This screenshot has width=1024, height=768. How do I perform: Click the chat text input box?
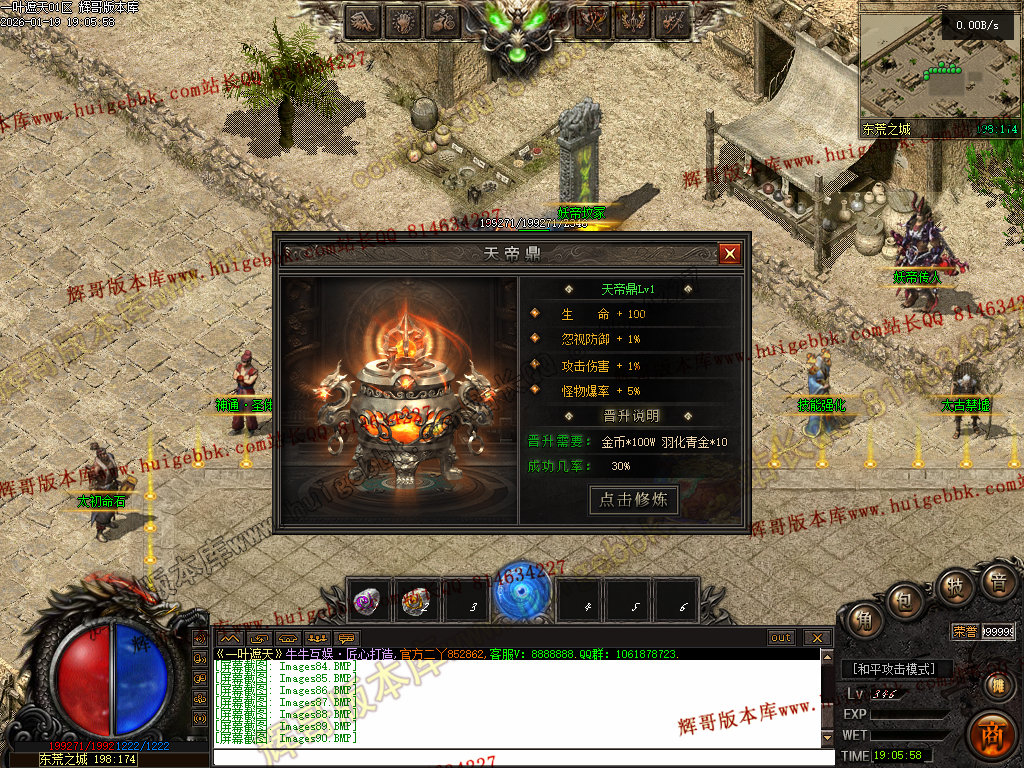point(520,757)
